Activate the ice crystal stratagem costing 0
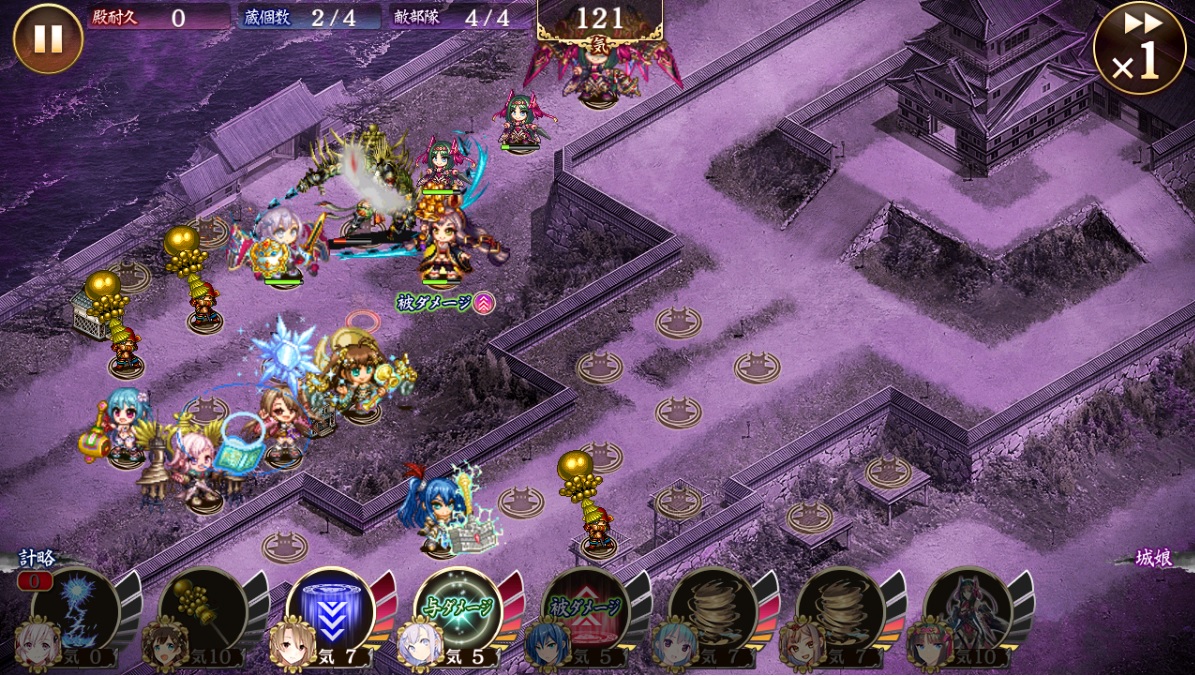Image resolution: width=1195 pixels, height=676 pixels. pos(75,611)
